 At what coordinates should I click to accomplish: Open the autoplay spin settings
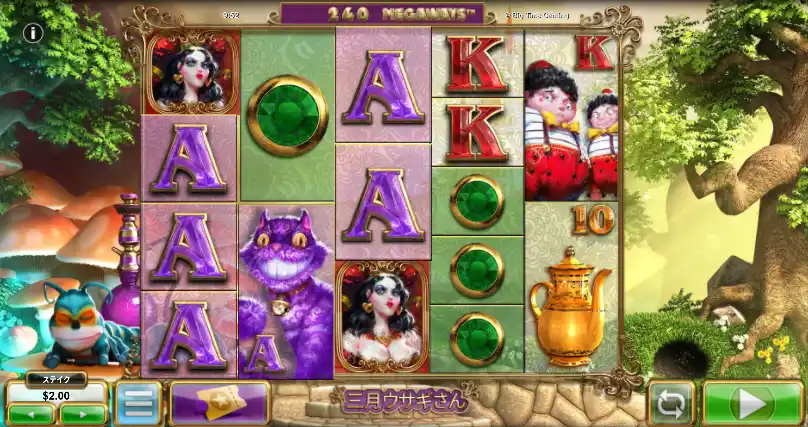pyautogui.click(x=671, y=403)
